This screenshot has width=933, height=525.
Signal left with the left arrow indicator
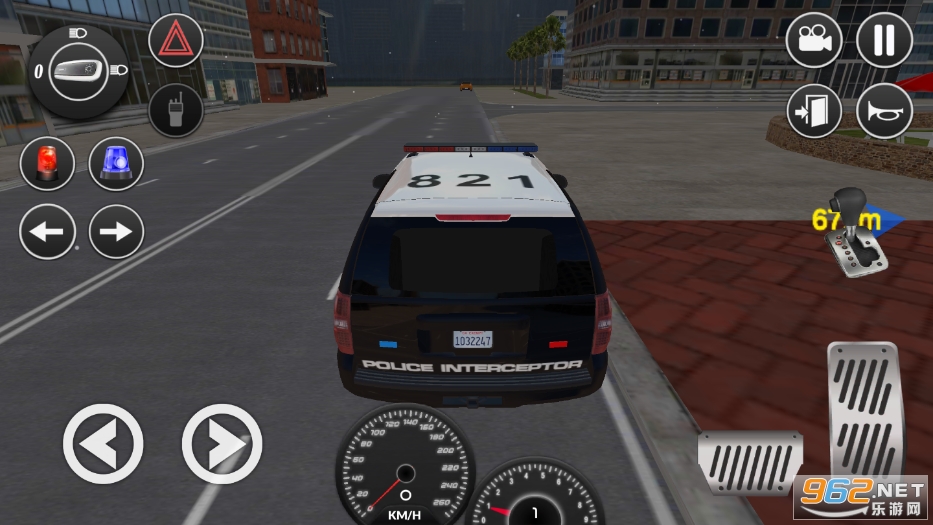point(47,232)
